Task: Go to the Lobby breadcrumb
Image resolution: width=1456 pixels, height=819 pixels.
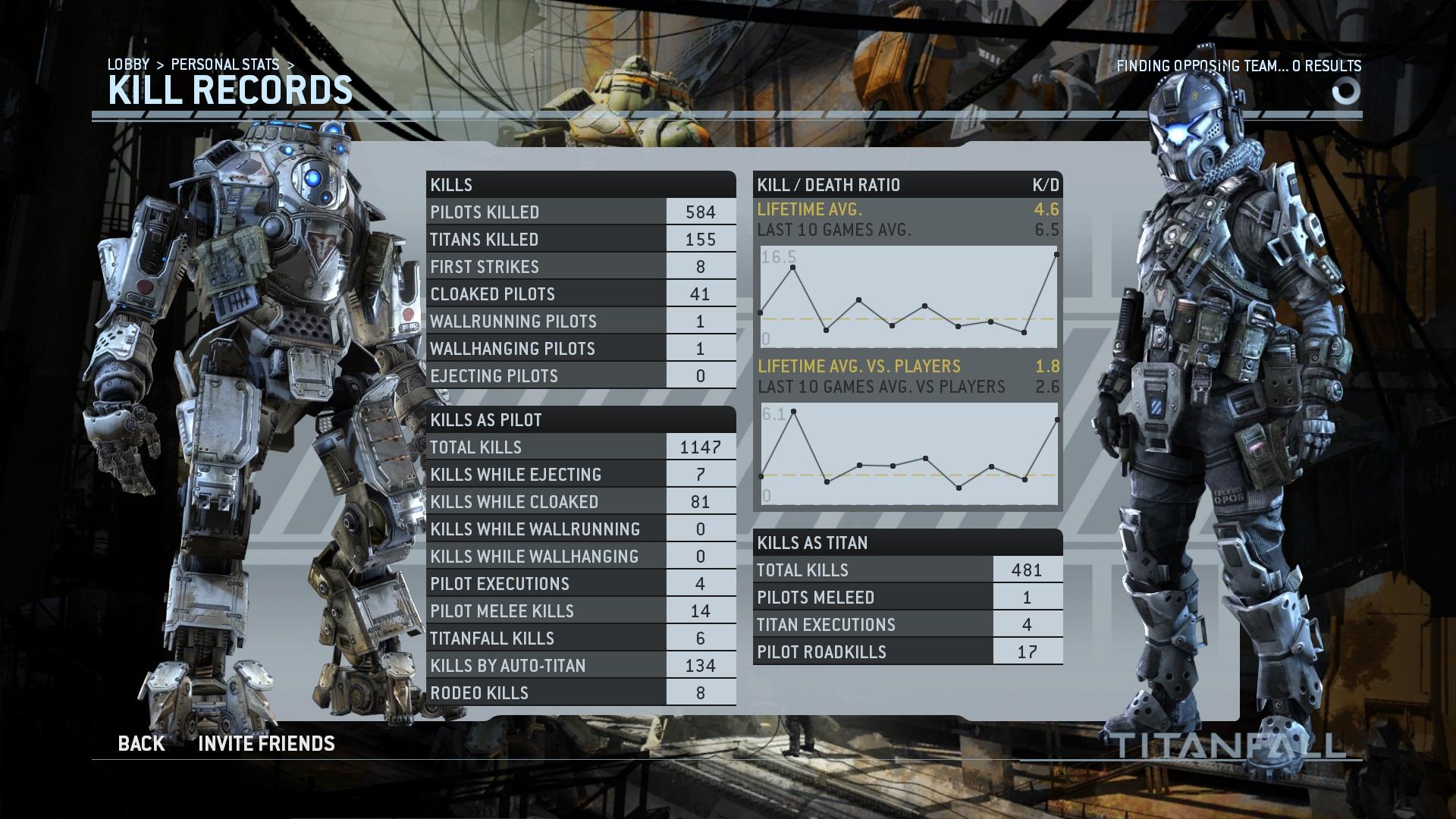Action: click(x=128, y=64)
